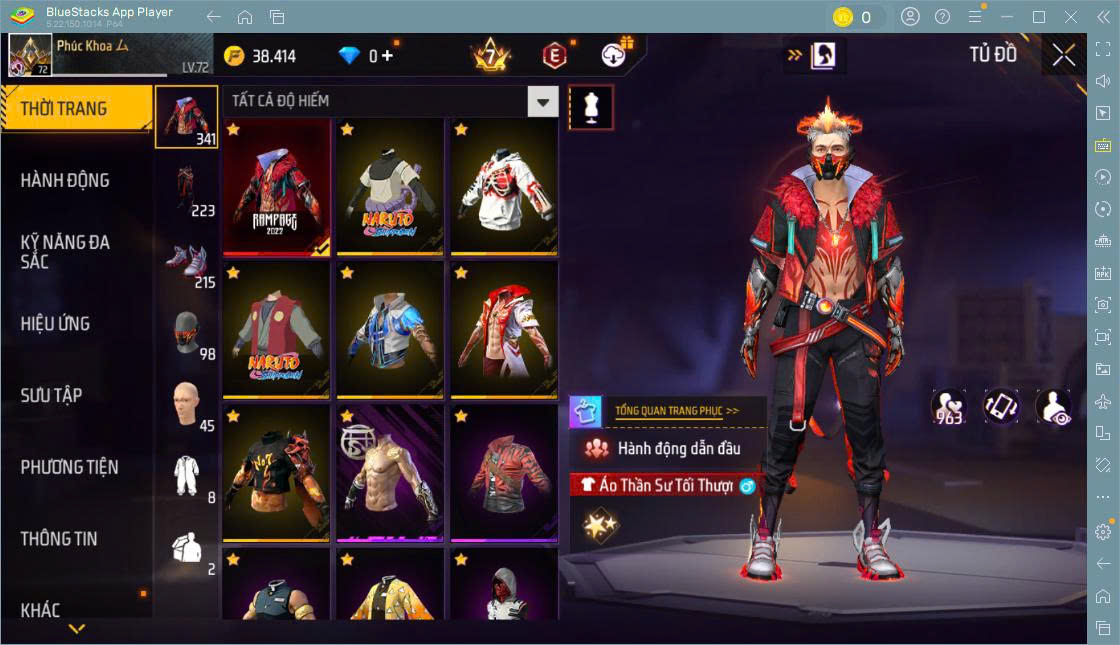1120x645 pixels.
Task: Choose the white jacket with red ribcage
Action: pyautogui.click(x=503, y=187)
